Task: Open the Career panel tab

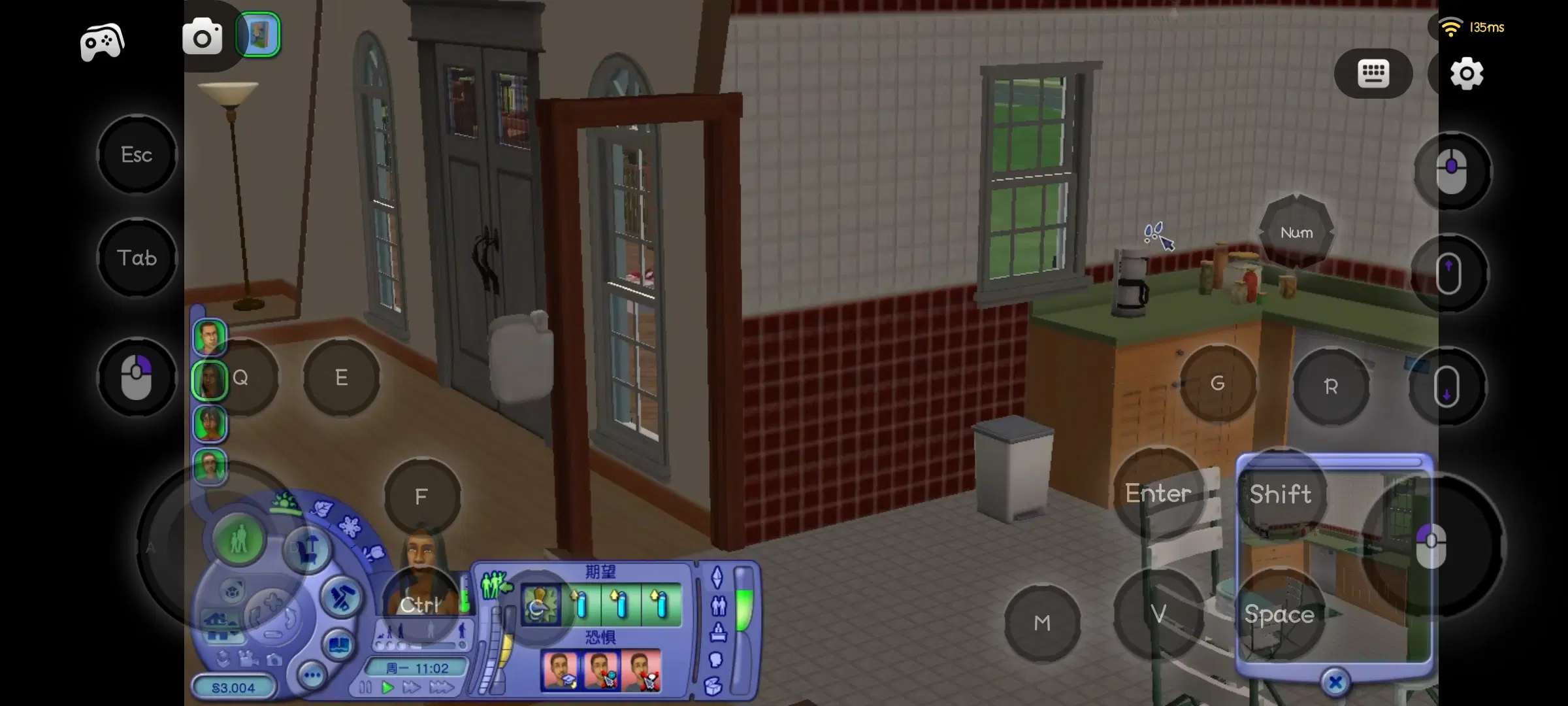Action: [718, 633]
